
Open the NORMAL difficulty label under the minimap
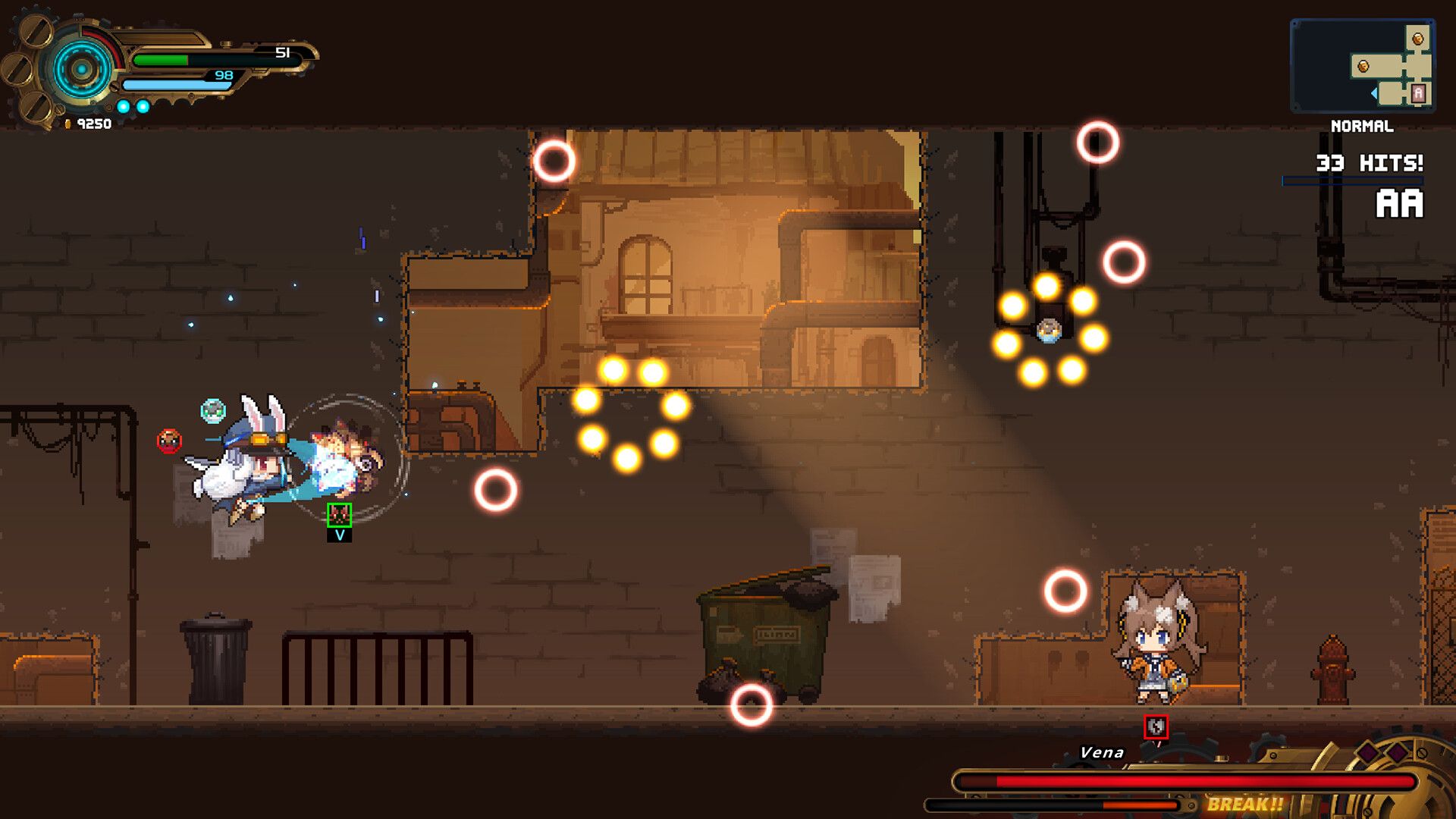pos(1362,127)
